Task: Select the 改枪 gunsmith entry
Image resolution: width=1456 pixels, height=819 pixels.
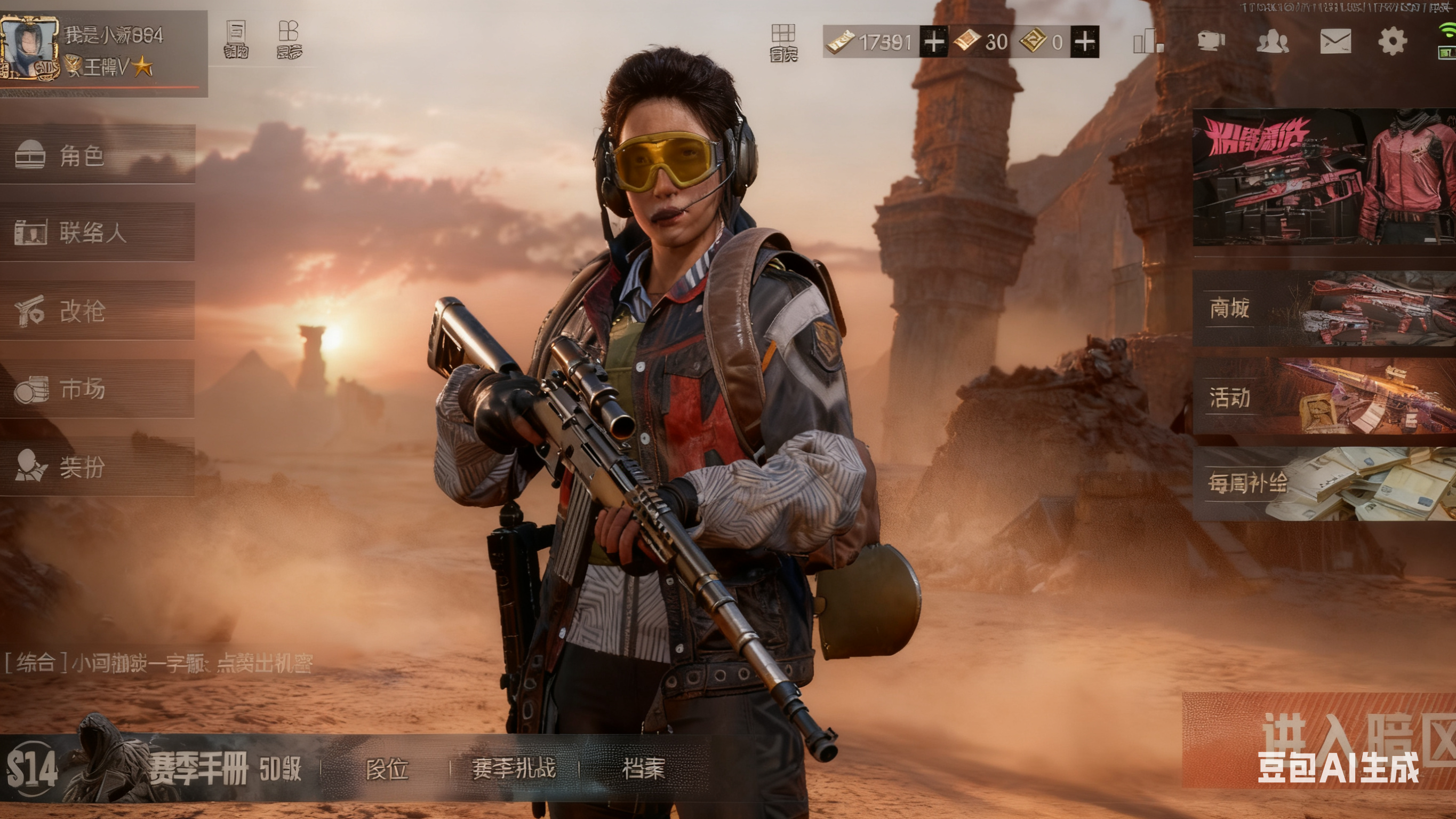Action: (97, 311)
